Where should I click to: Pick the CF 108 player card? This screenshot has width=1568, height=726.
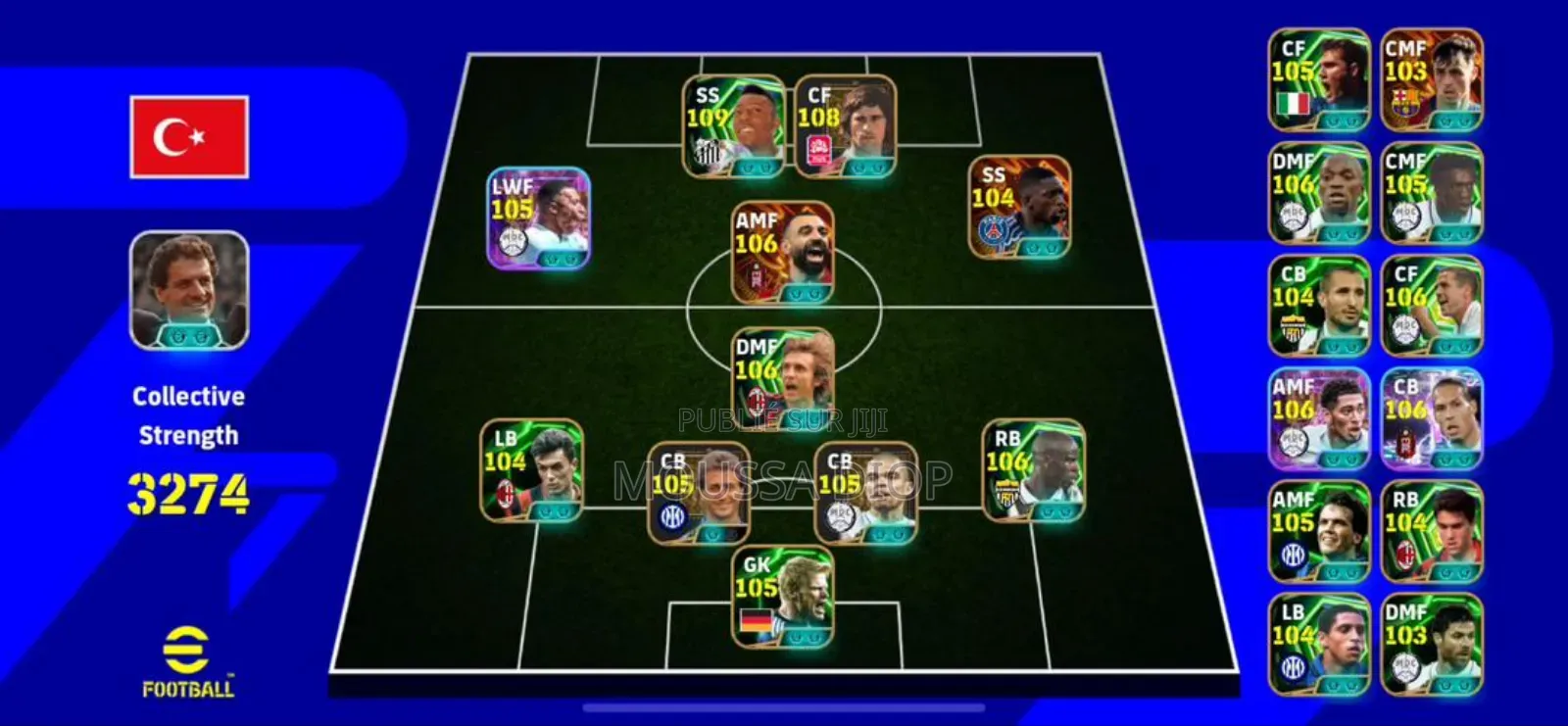(x=845, y=127)
